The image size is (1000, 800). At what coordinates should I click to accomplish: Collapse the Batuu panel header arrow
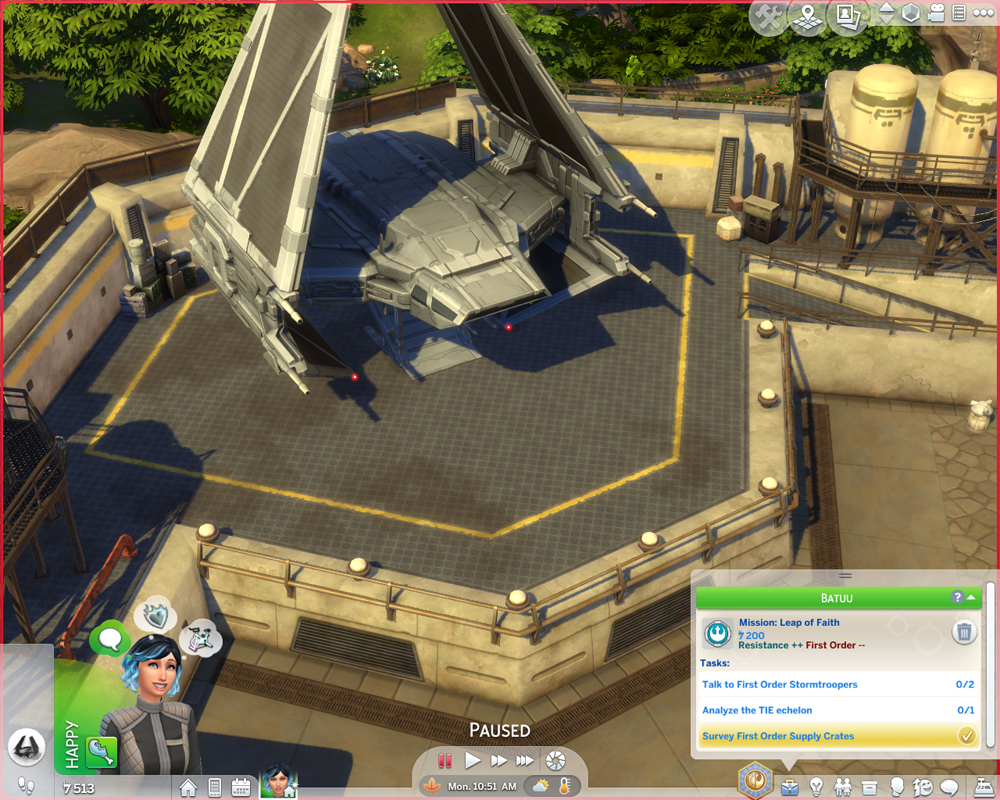click(971, 597)
